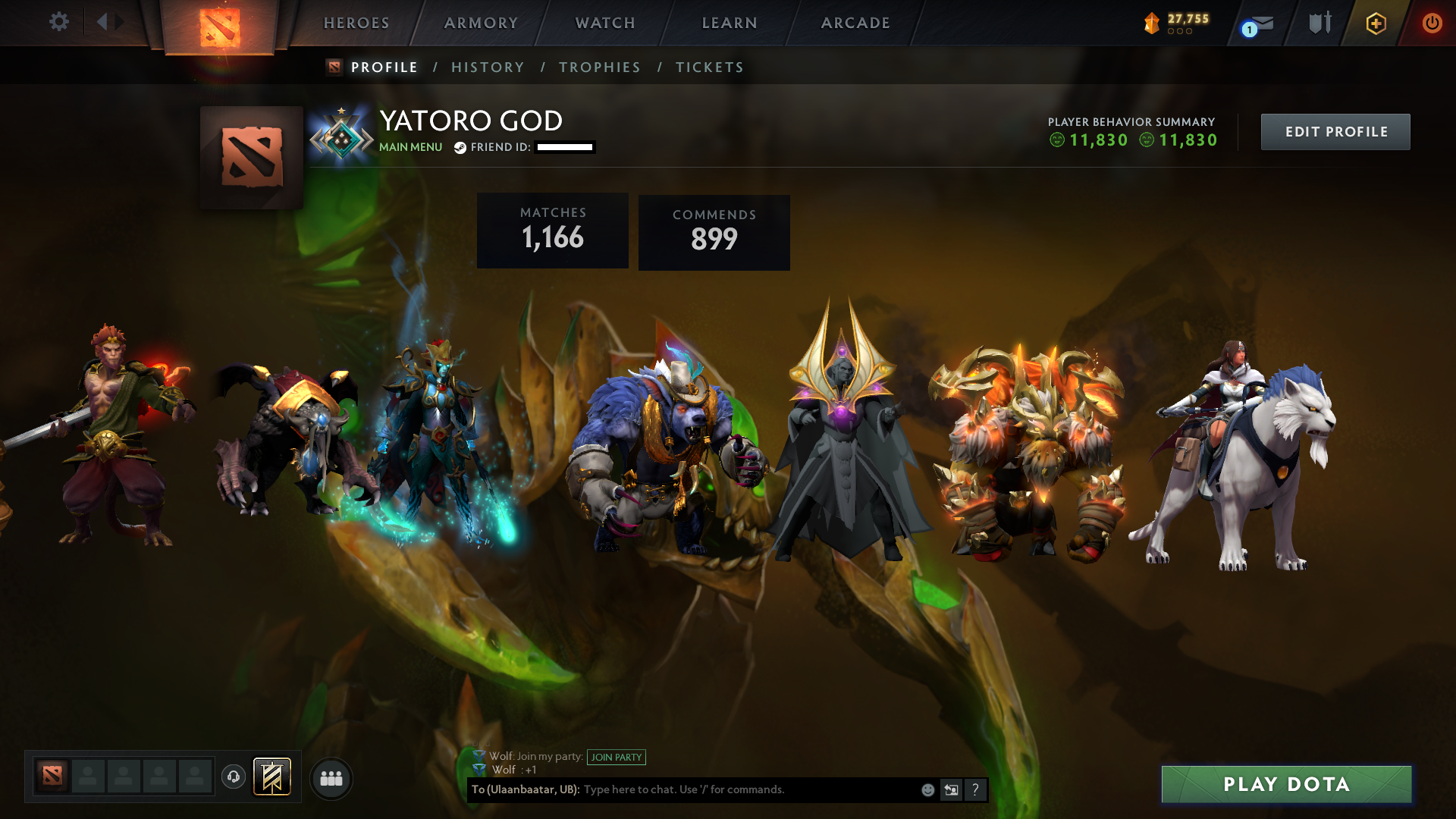Click the chat channel switch icon
The width and height of the screenshot is (1456, 819).
coord(951,789)
